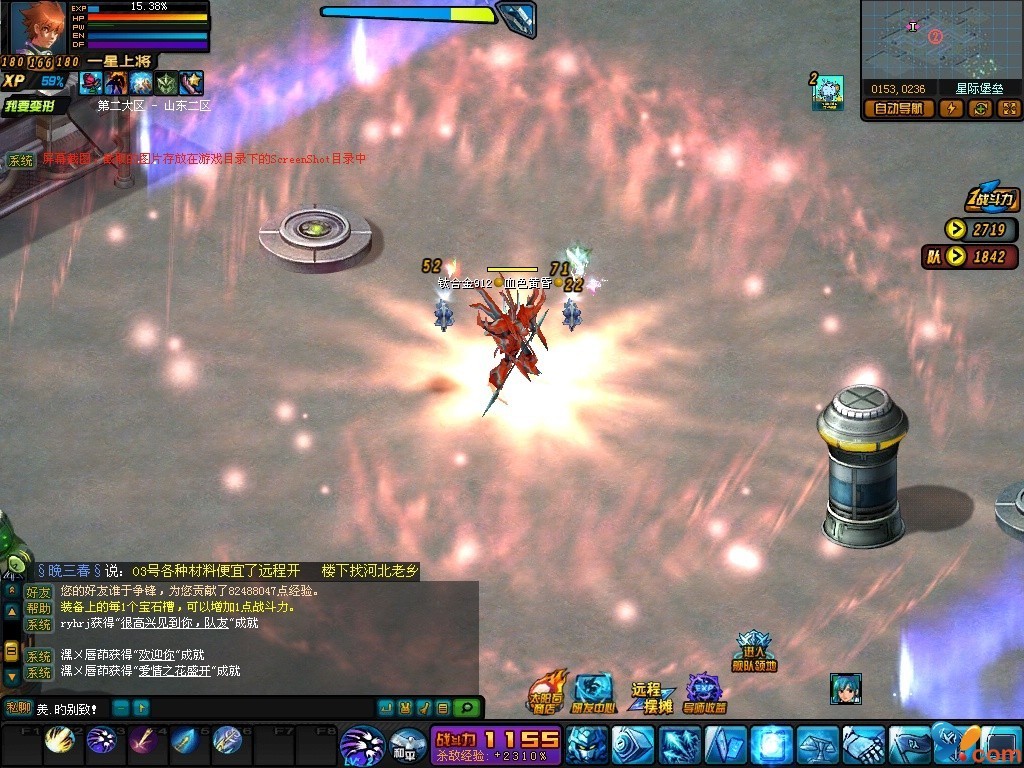This screenshot has width=1024, height=768.
Task: Open the 远程摆摊 remote stall
Action: click(651, 697)
